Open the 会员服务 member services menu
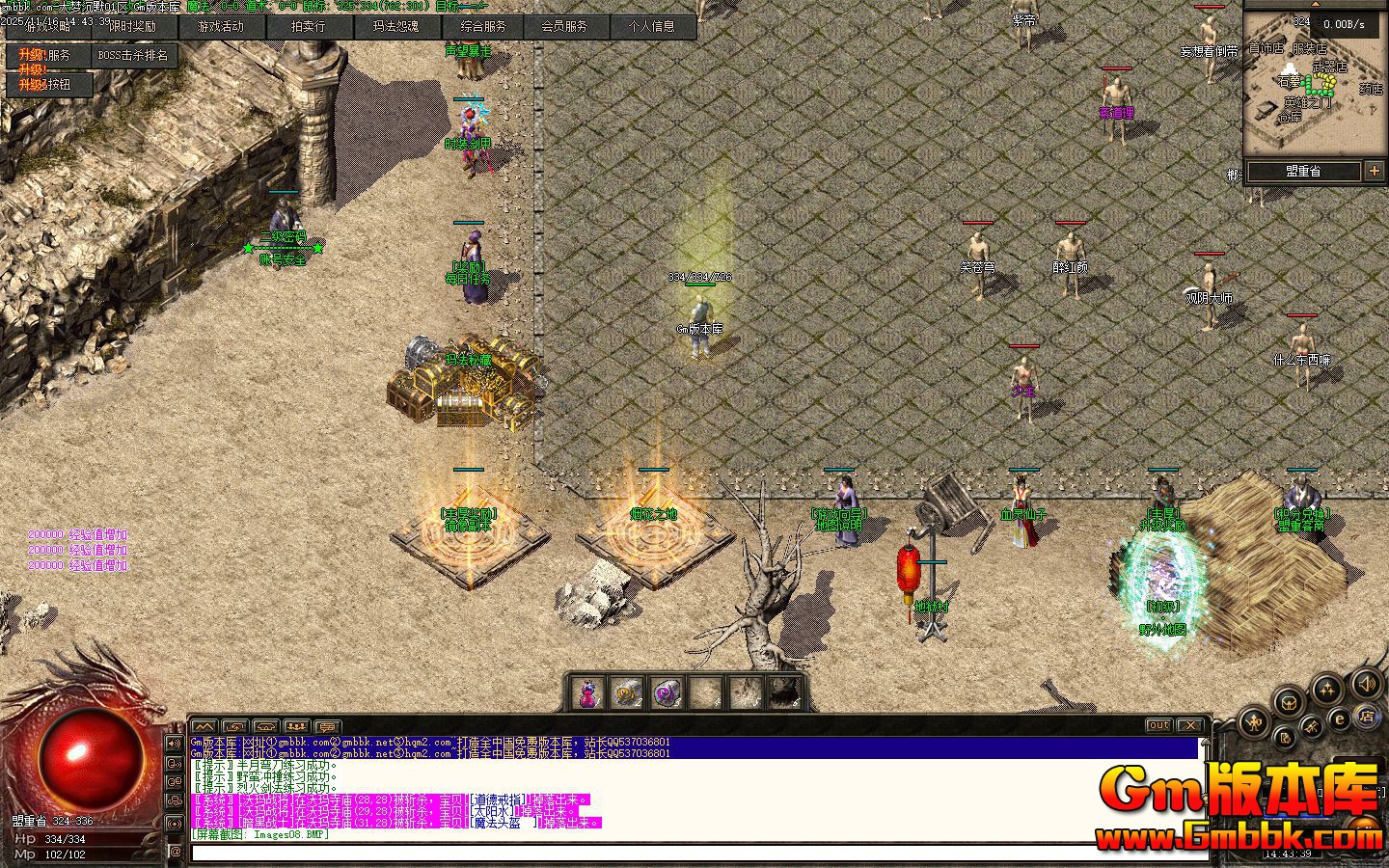The width and height of the screenshot is (1389, 868). [564, 27]
